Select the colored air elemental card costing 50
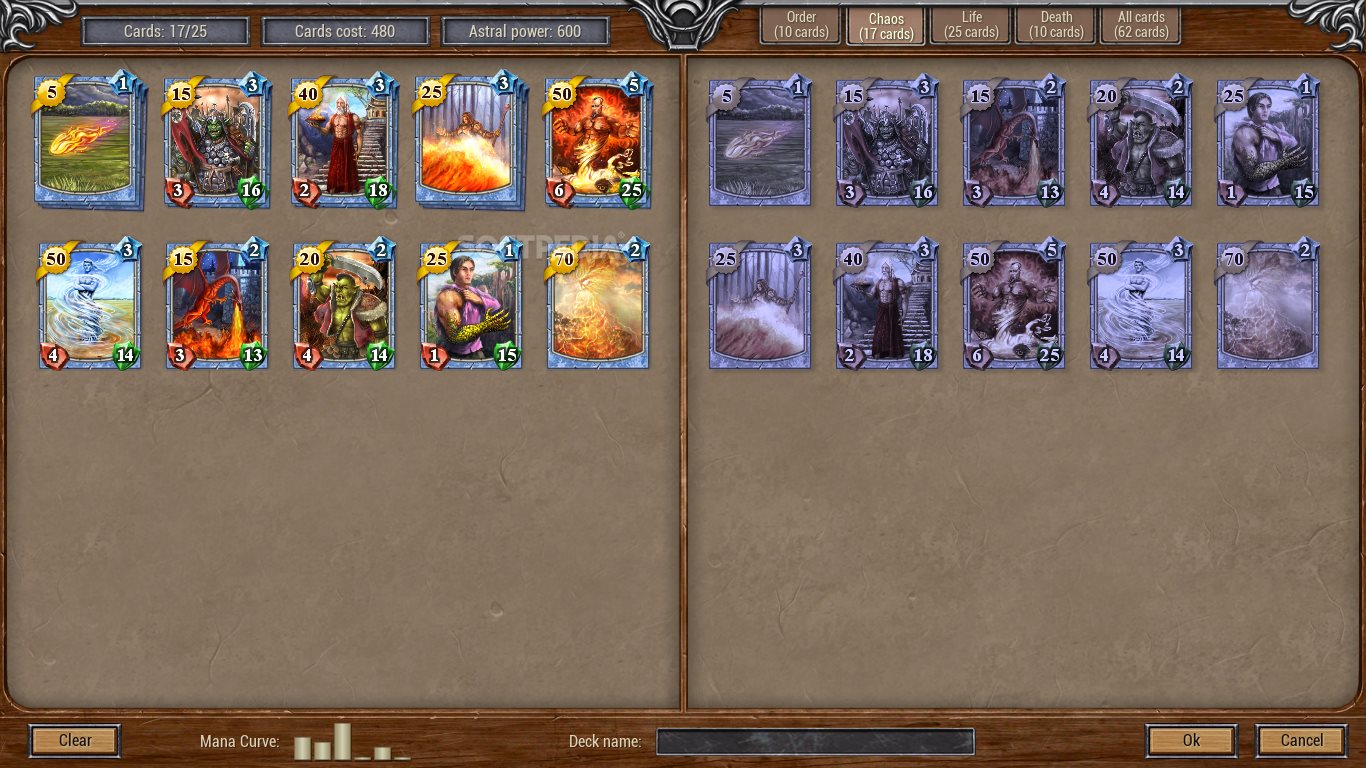The width and height of the screenshot is (1366, 768). [x=89, y=305]
